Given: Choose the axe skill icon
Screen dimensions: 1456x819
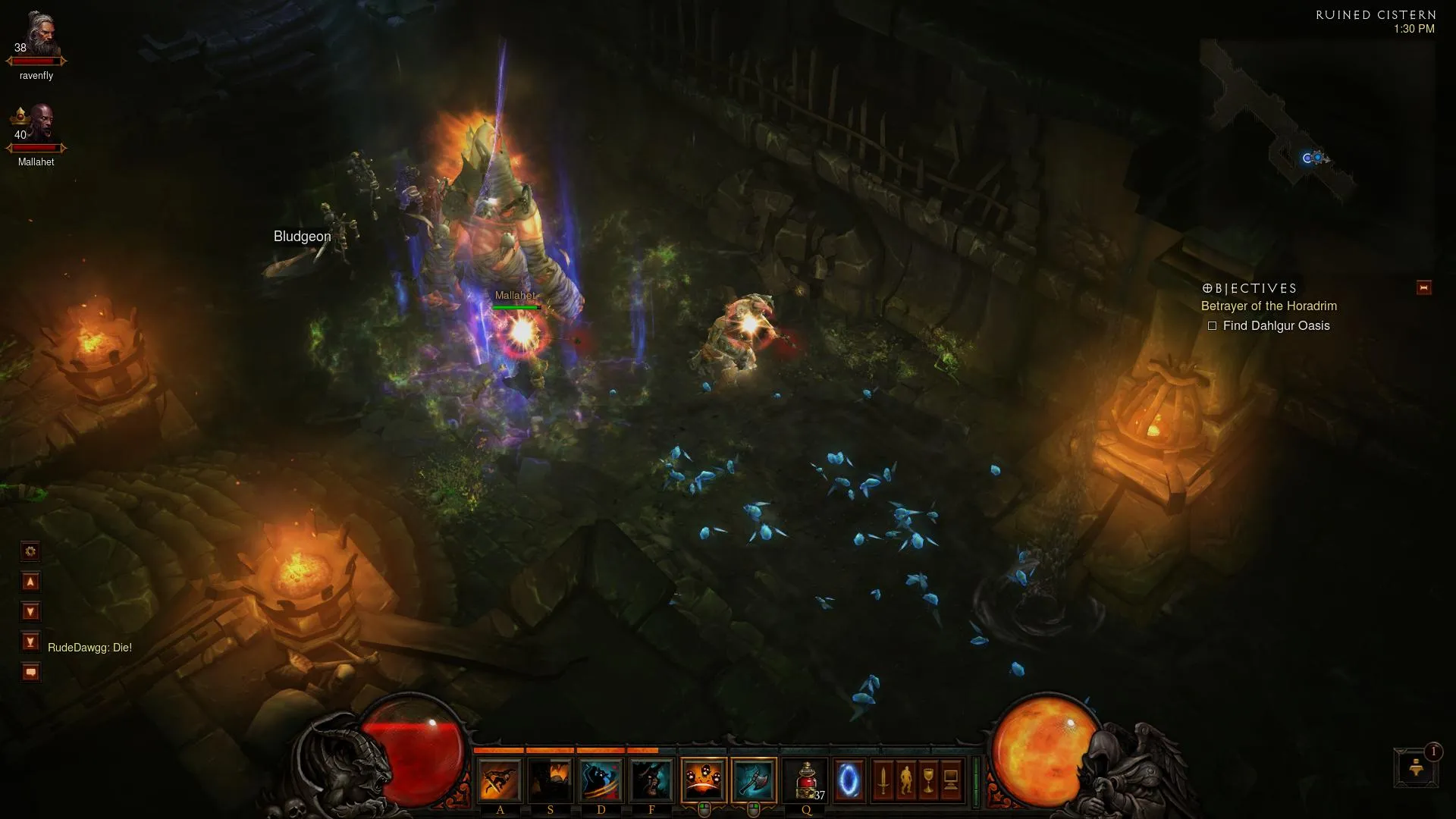Looking at the screenshot, I should click(754, 780).
